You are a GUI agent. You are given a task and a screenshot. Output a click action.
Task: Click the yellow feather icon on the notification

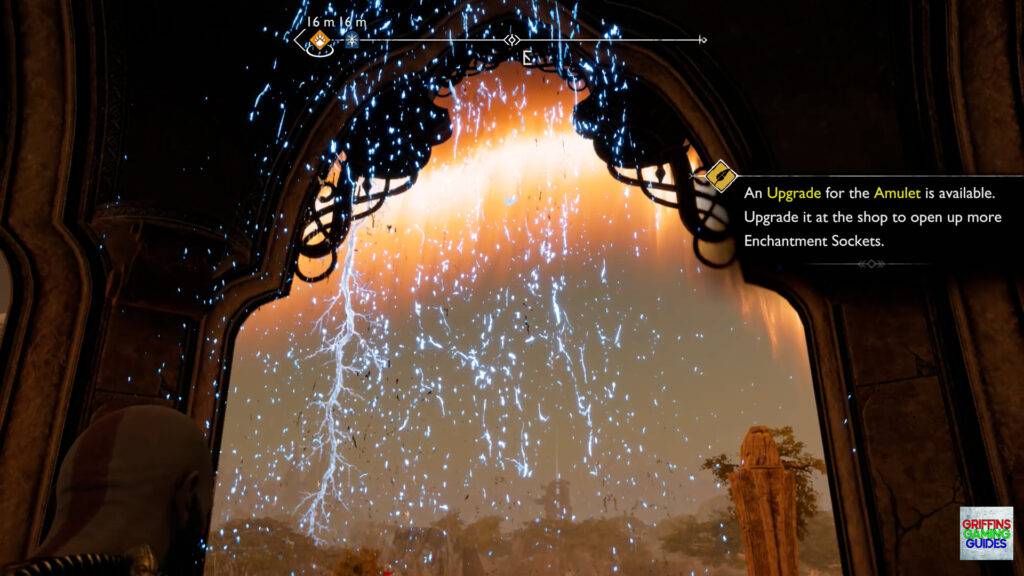(x=722, y=177)
